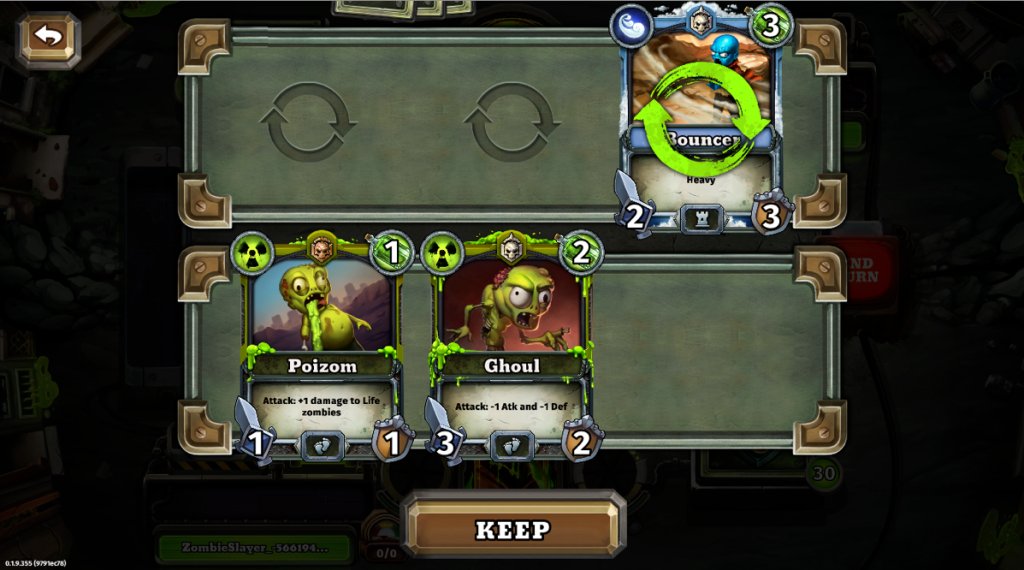Go back using the arrow button
Image resolution: width=1024 pixels, height=570 pixels.
coord(47,39)
